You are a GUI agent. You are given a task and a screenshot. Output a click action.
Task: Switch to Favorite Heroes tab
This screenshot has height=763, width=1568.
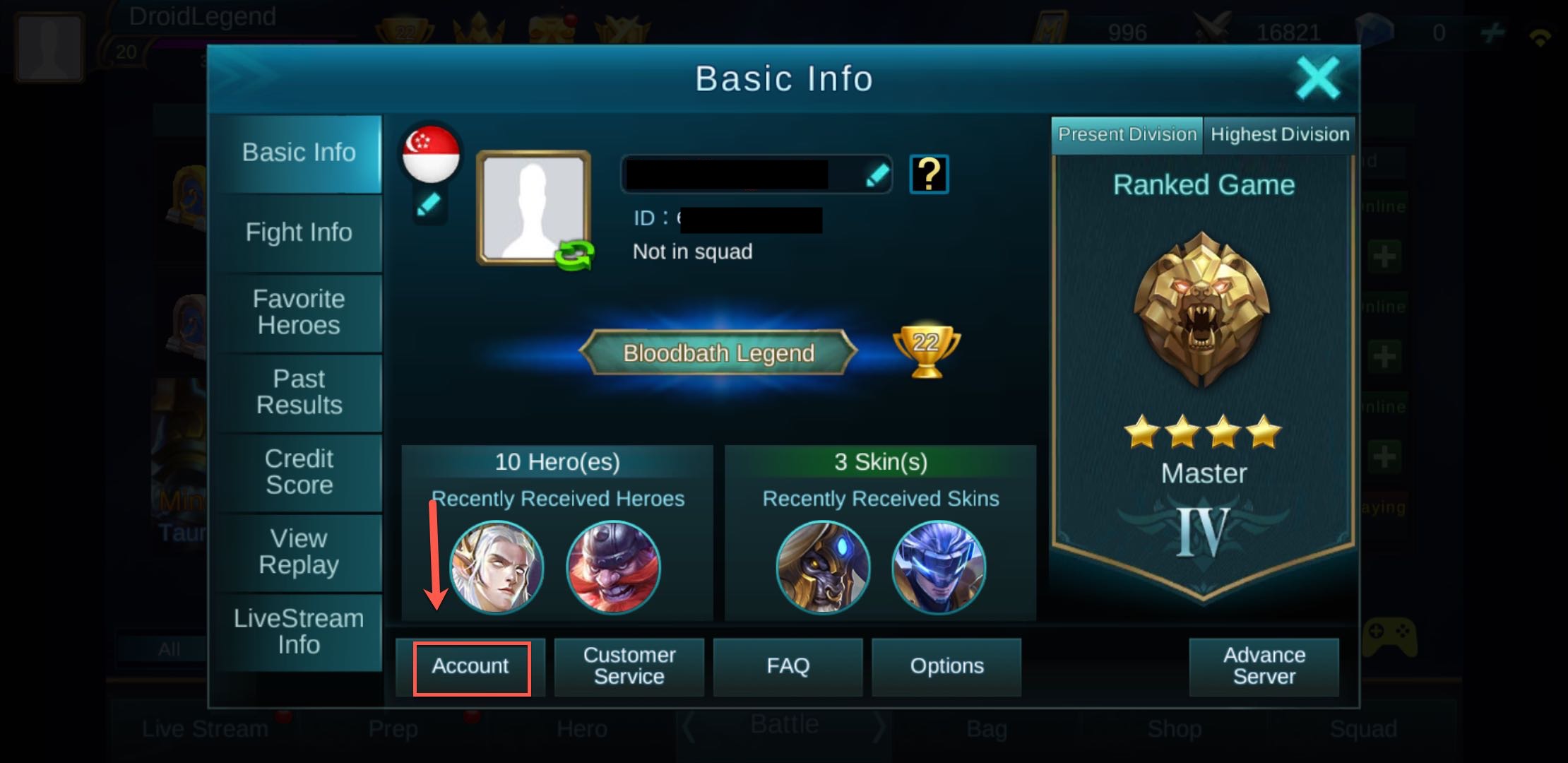coord(299,312)
